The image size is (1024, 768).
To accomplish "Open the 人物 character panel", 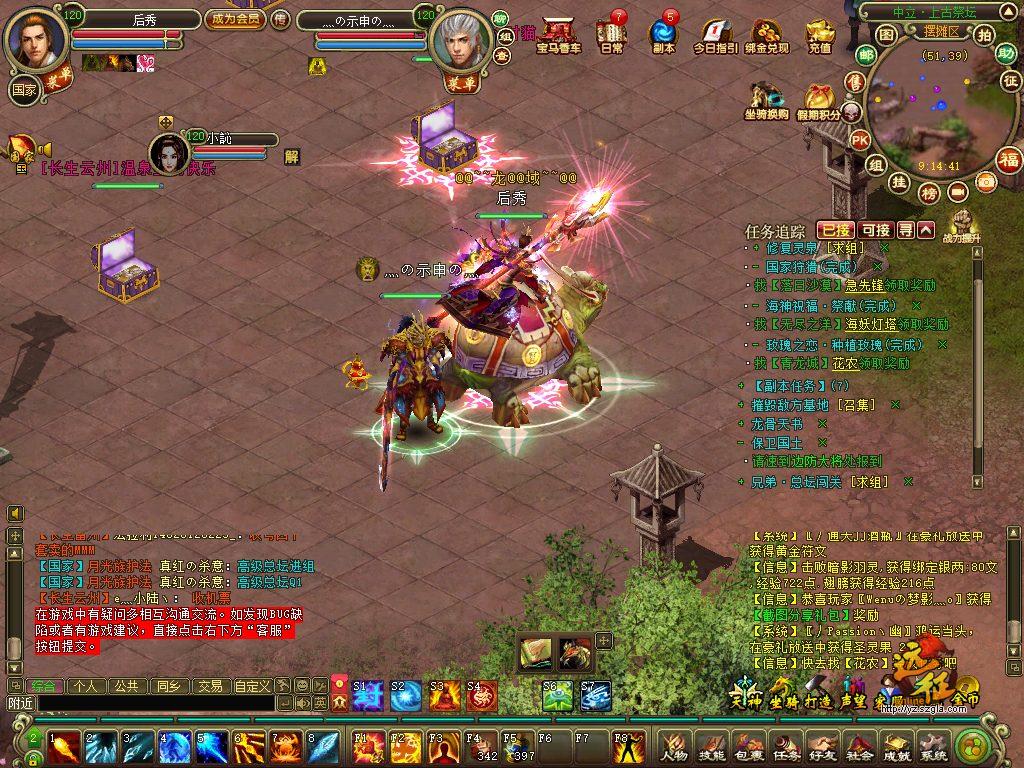I will [677, 746].
